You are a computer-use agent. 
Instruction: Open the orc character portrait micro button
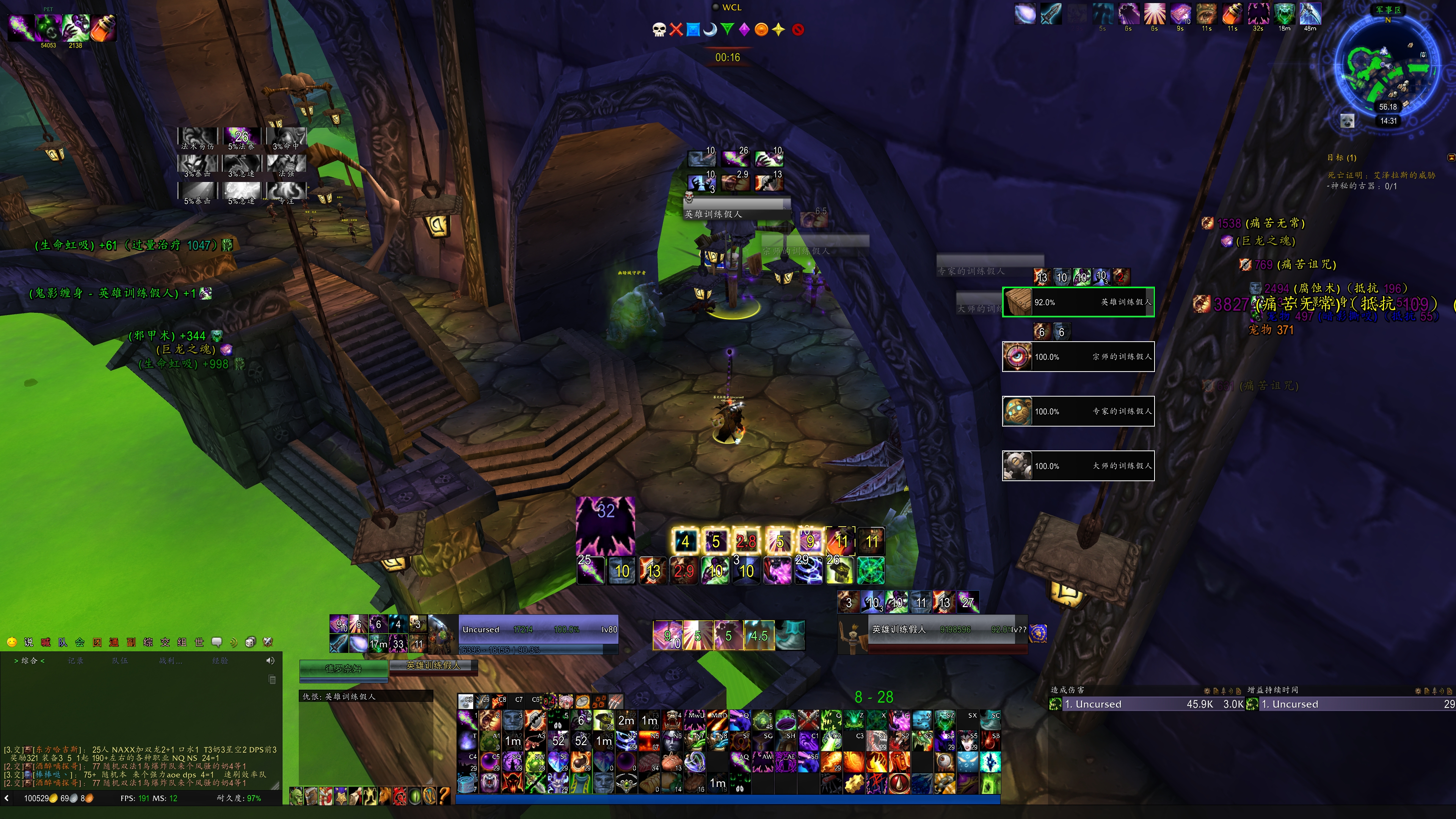pyautogui.click(x=297, y=796)
